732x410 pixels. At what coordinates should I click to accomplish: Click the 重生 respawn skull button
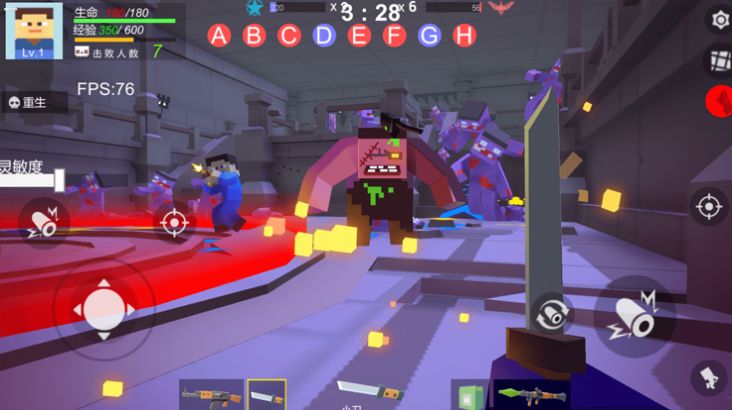[x=34, y=101]
